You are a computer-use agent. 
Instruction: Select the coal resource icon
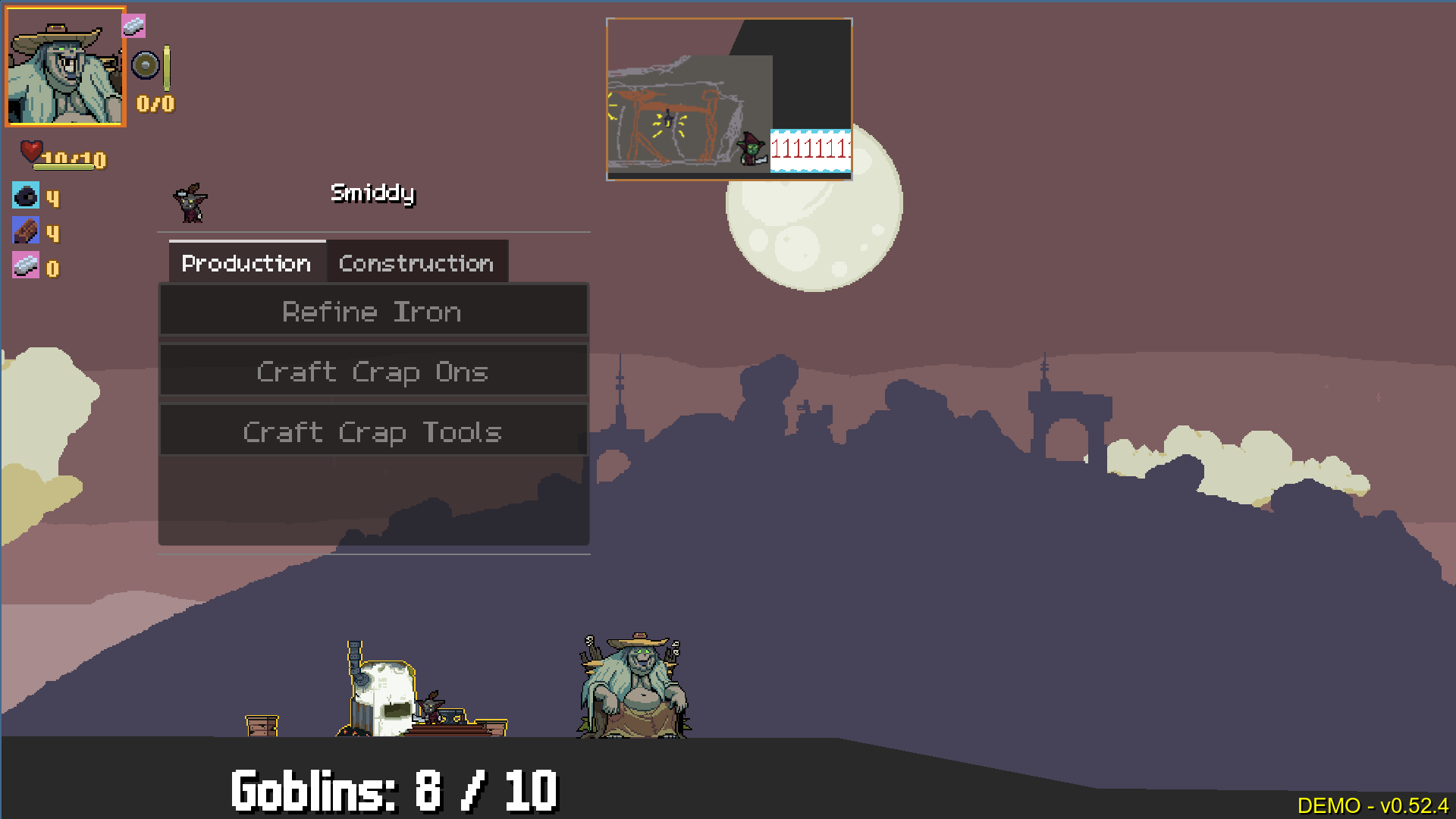(27, 196)
